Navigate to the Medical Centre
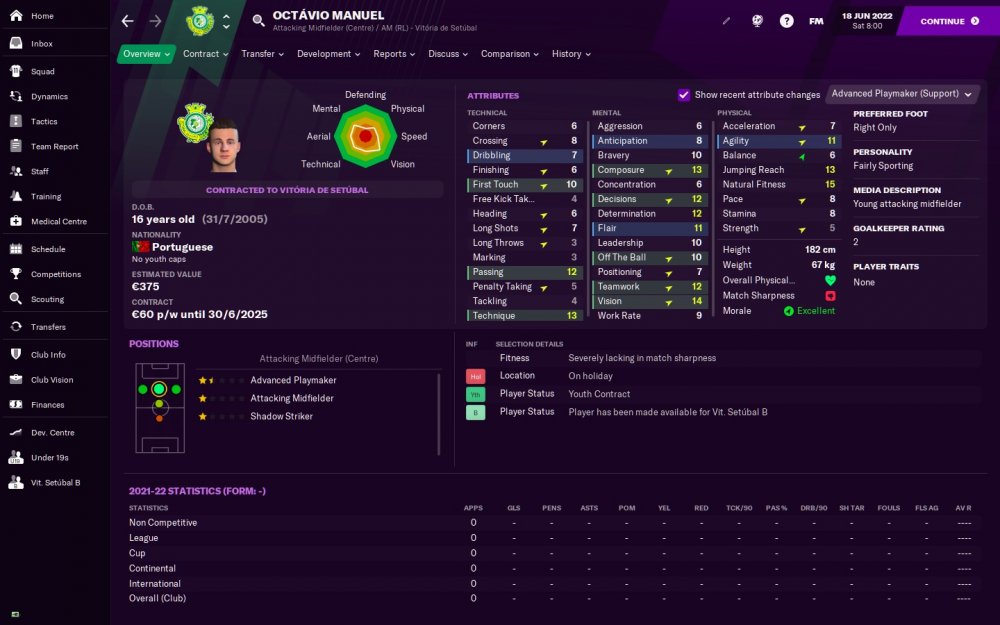The width and height of the screenshot is (1000, 625). 59,221
